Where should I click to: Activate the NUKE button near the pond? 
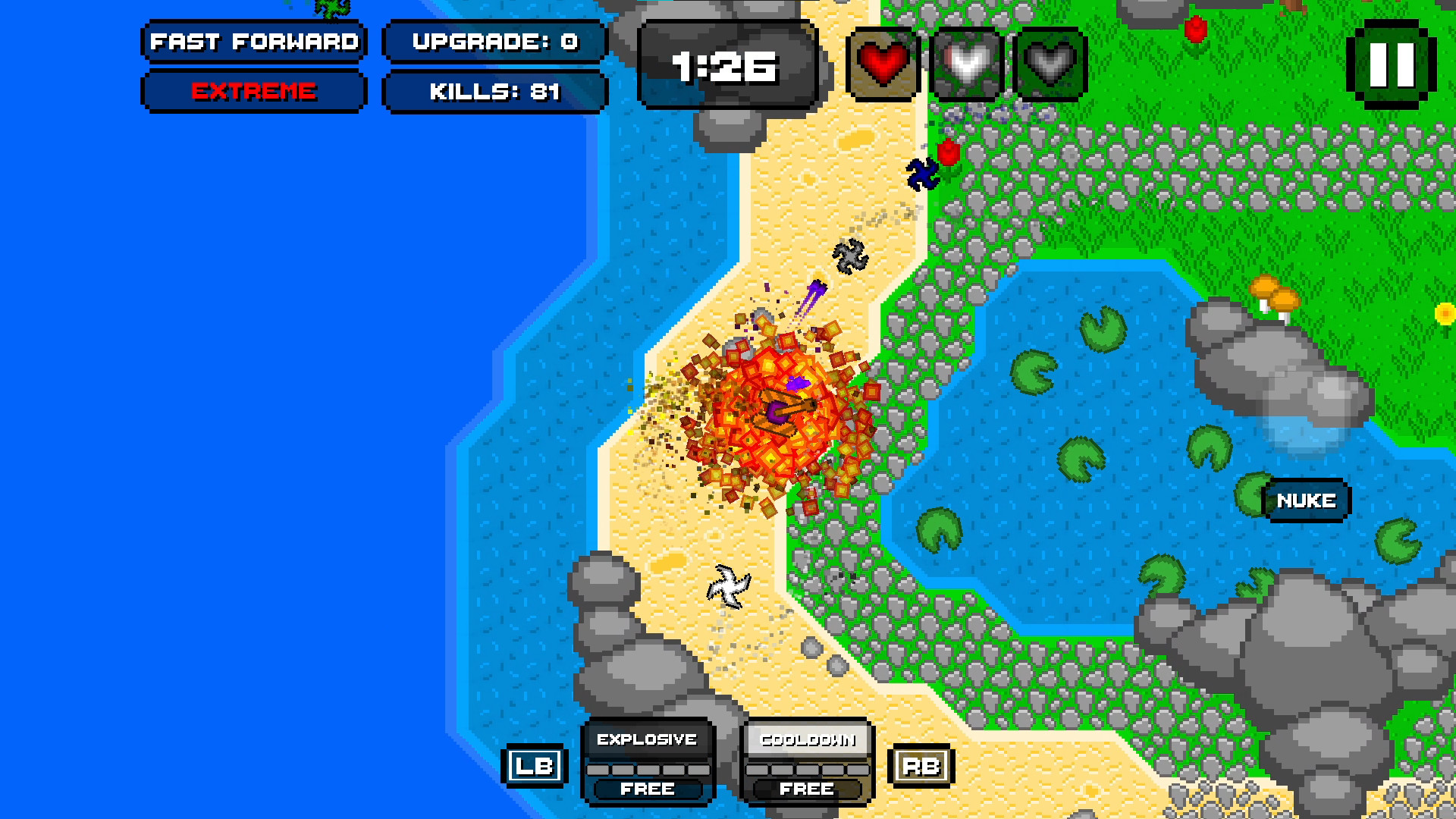point(1306,500)
